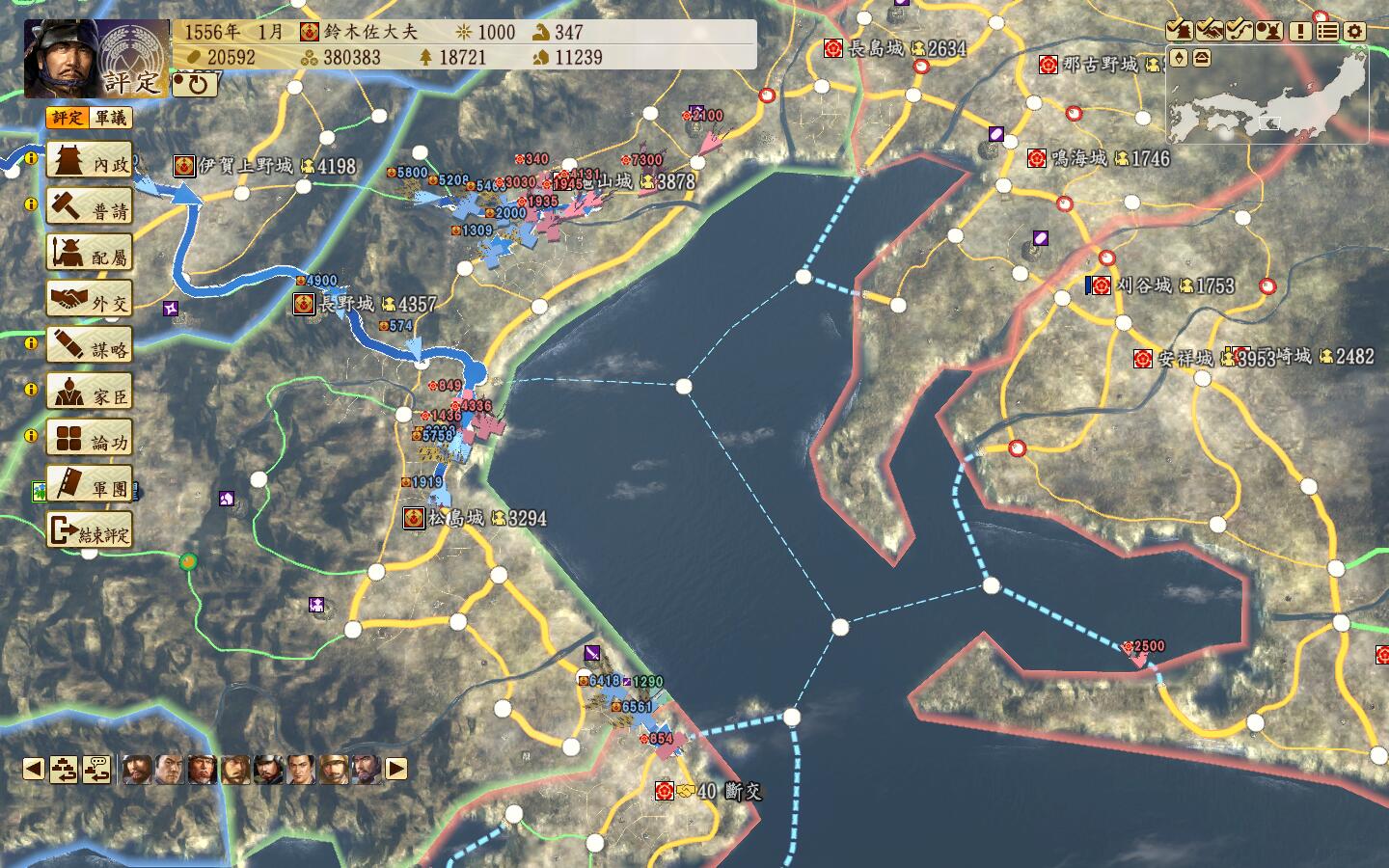Select the 評定 council tab
1389x868 pixels.
click(68, 118)
